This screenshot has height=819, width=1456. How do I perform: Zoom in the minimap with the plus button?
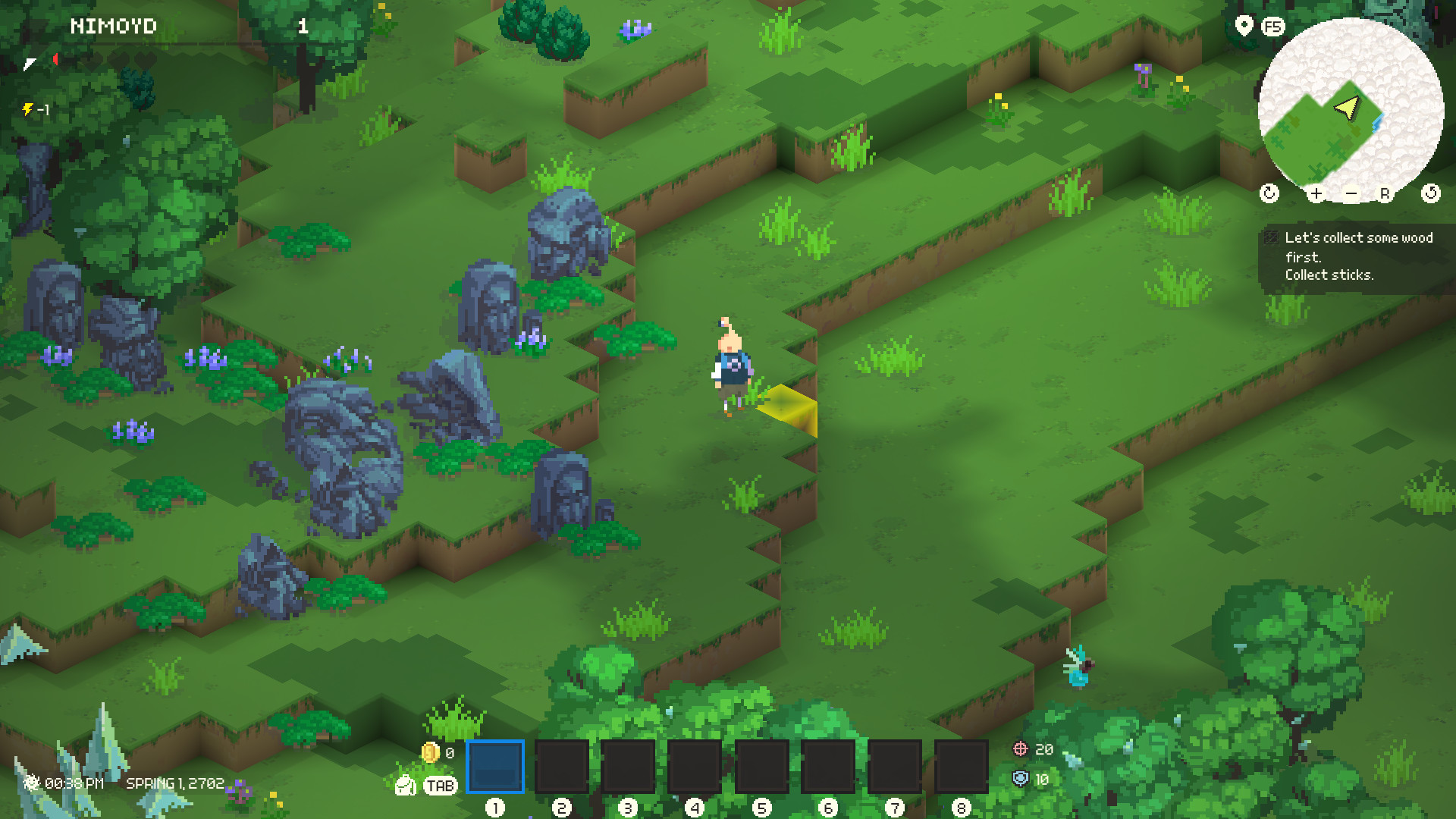pyautogui.click(x=1316, y=193)
